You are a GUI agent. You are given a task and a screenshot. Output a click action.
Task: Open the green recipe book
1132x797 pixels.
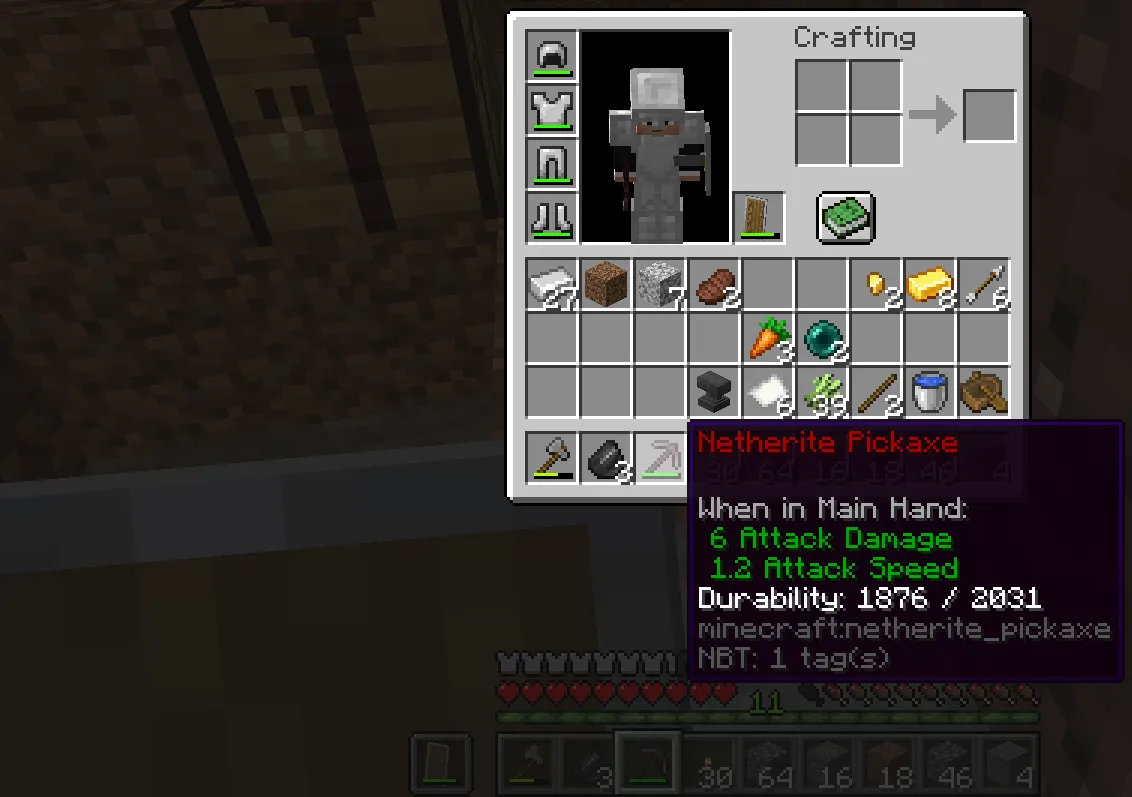pyautogui.click(x=845, y=217)
